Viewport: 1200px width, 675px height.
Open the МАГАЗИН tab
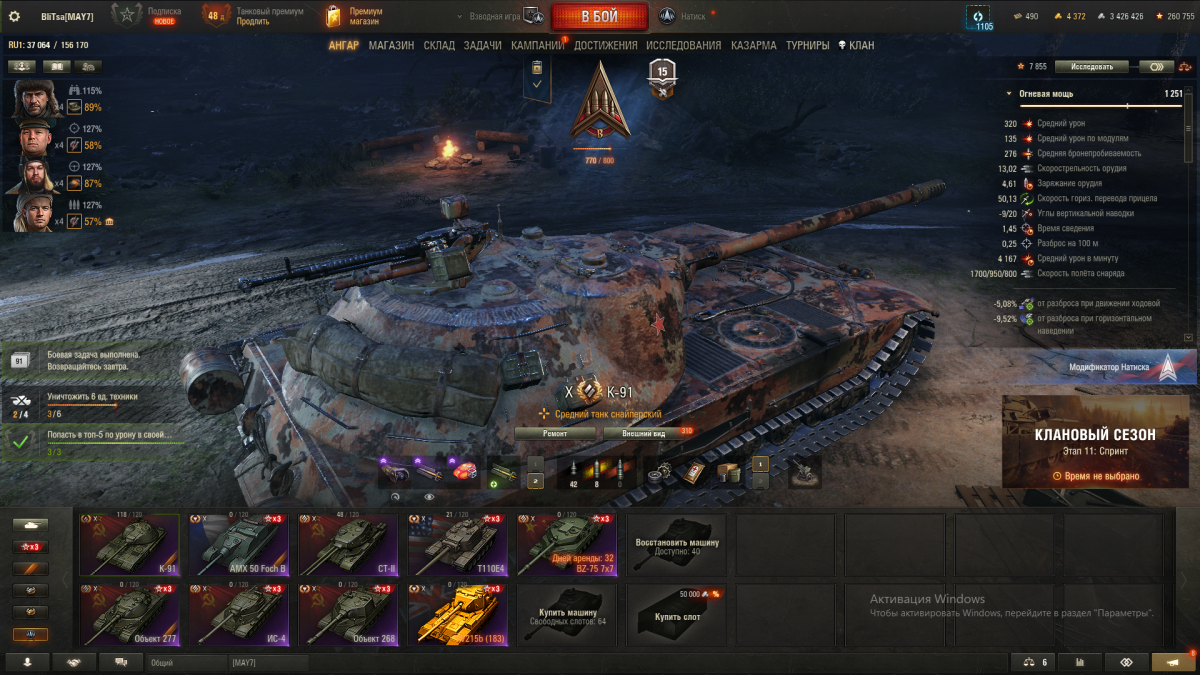tap(391, 45)
